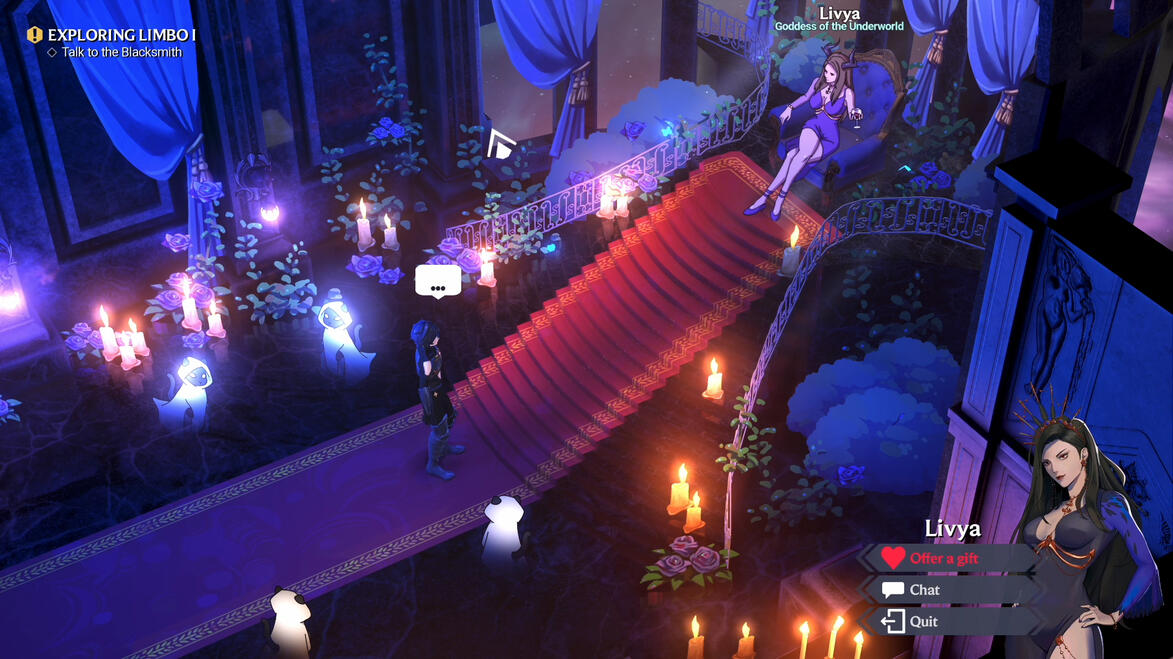This screenshot has height=659, width=1173.
Task: Open the Exploring Limbo I quest tracker
Action: point(121,35)
